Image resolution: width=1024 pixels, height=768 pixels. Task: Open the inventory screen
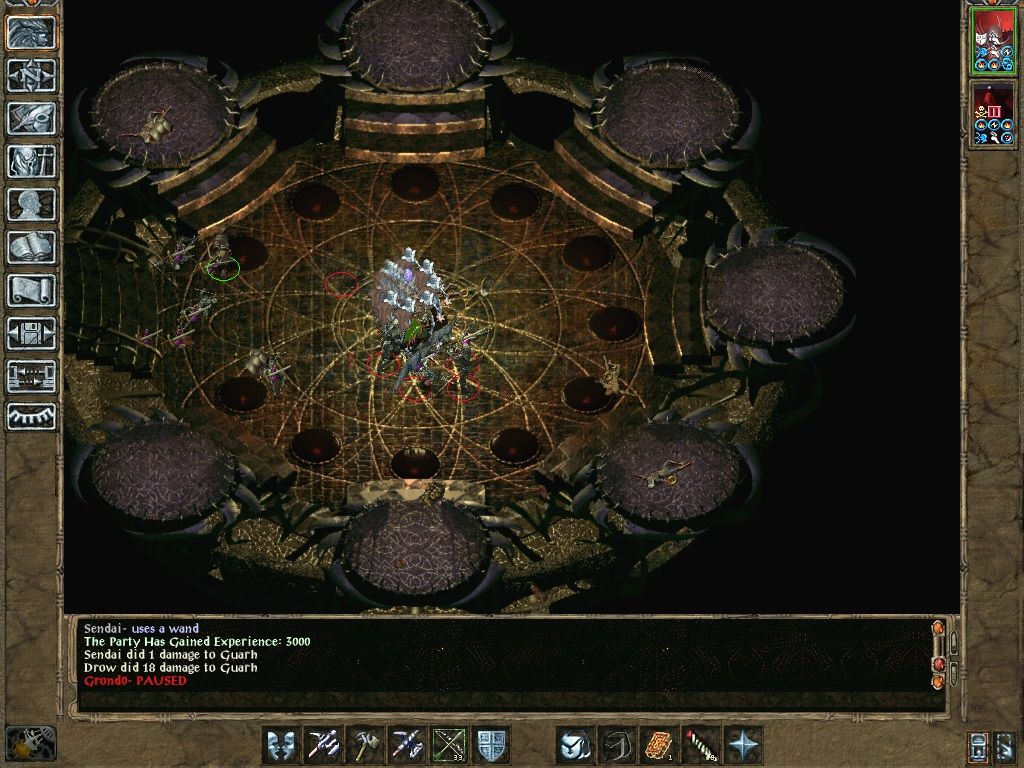tap(31, 161)
